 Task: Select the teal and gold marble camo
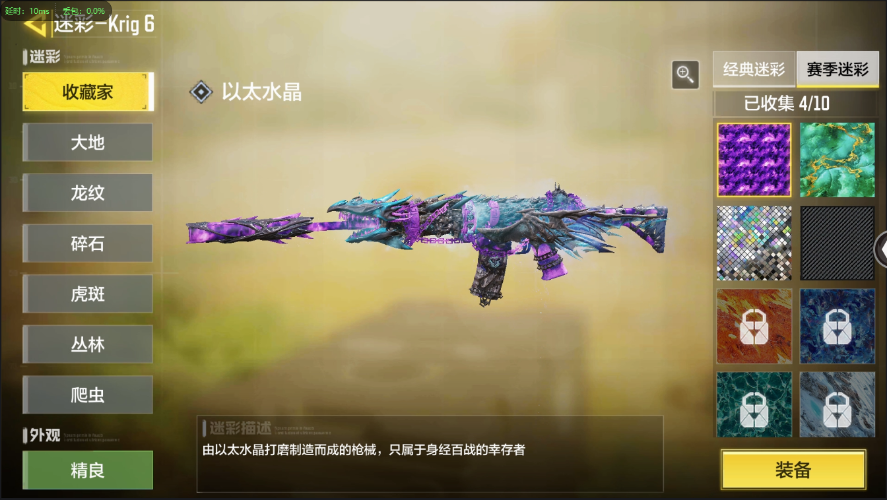[x=837, y=160]
